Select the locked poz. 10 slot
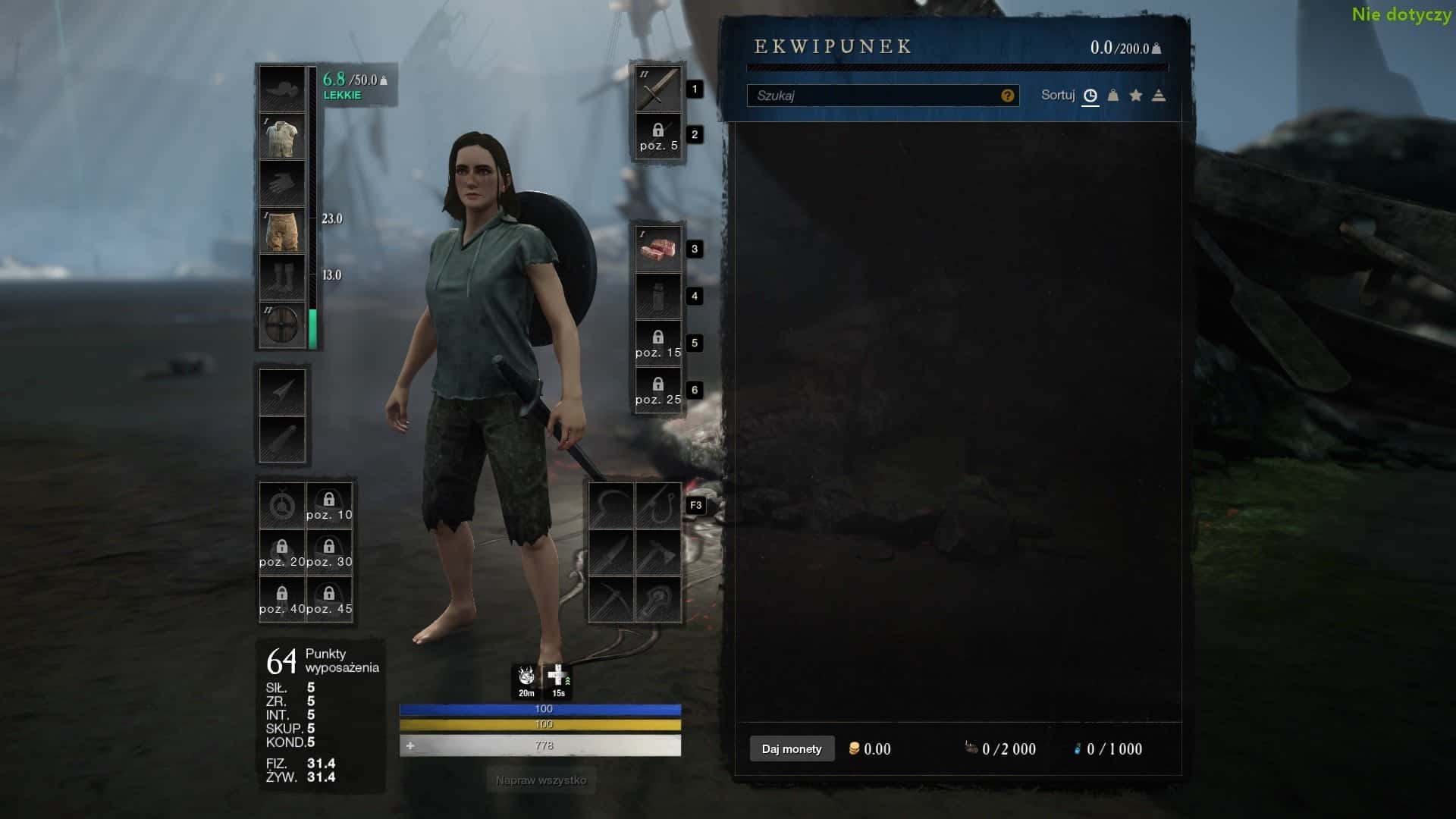 [x=329, y=505]
